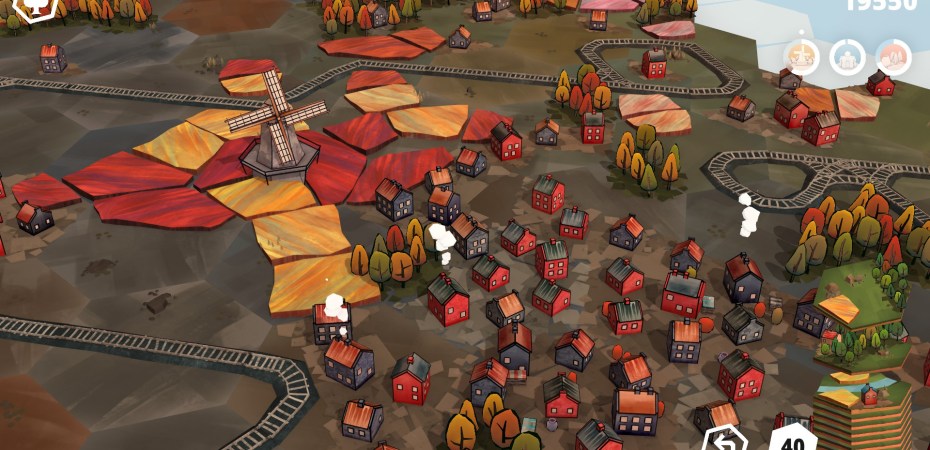Select the red forest quest icon

[x=892, y=57]
